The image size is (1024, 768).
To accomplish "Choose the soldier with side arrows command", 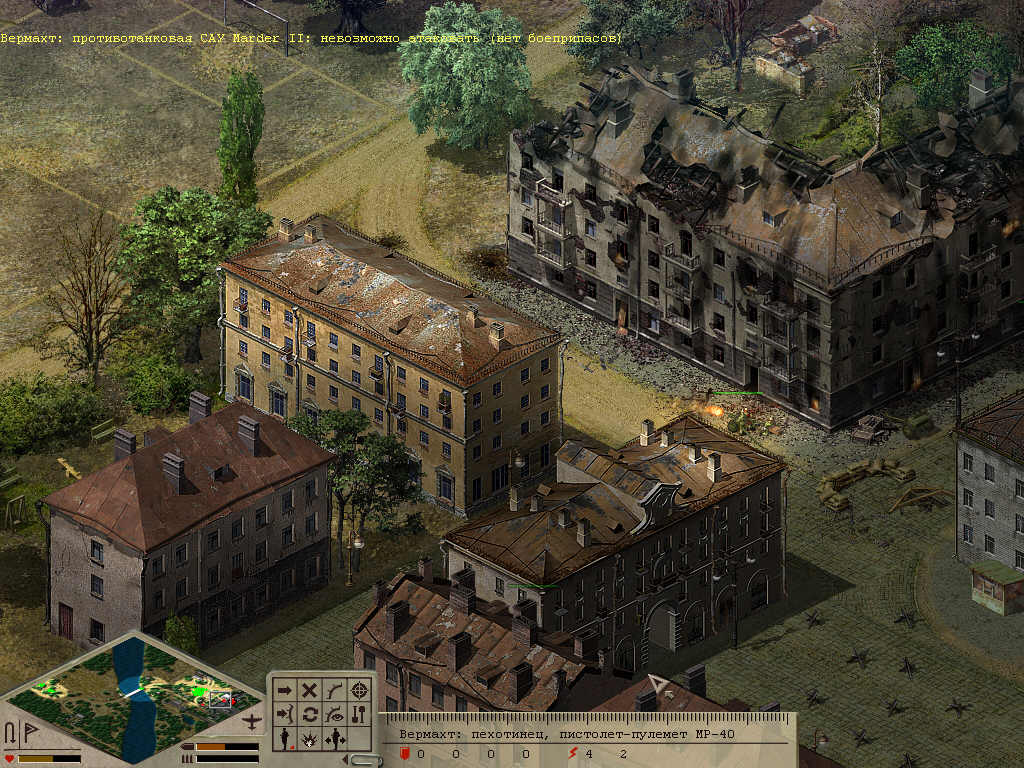I will 335,739.
